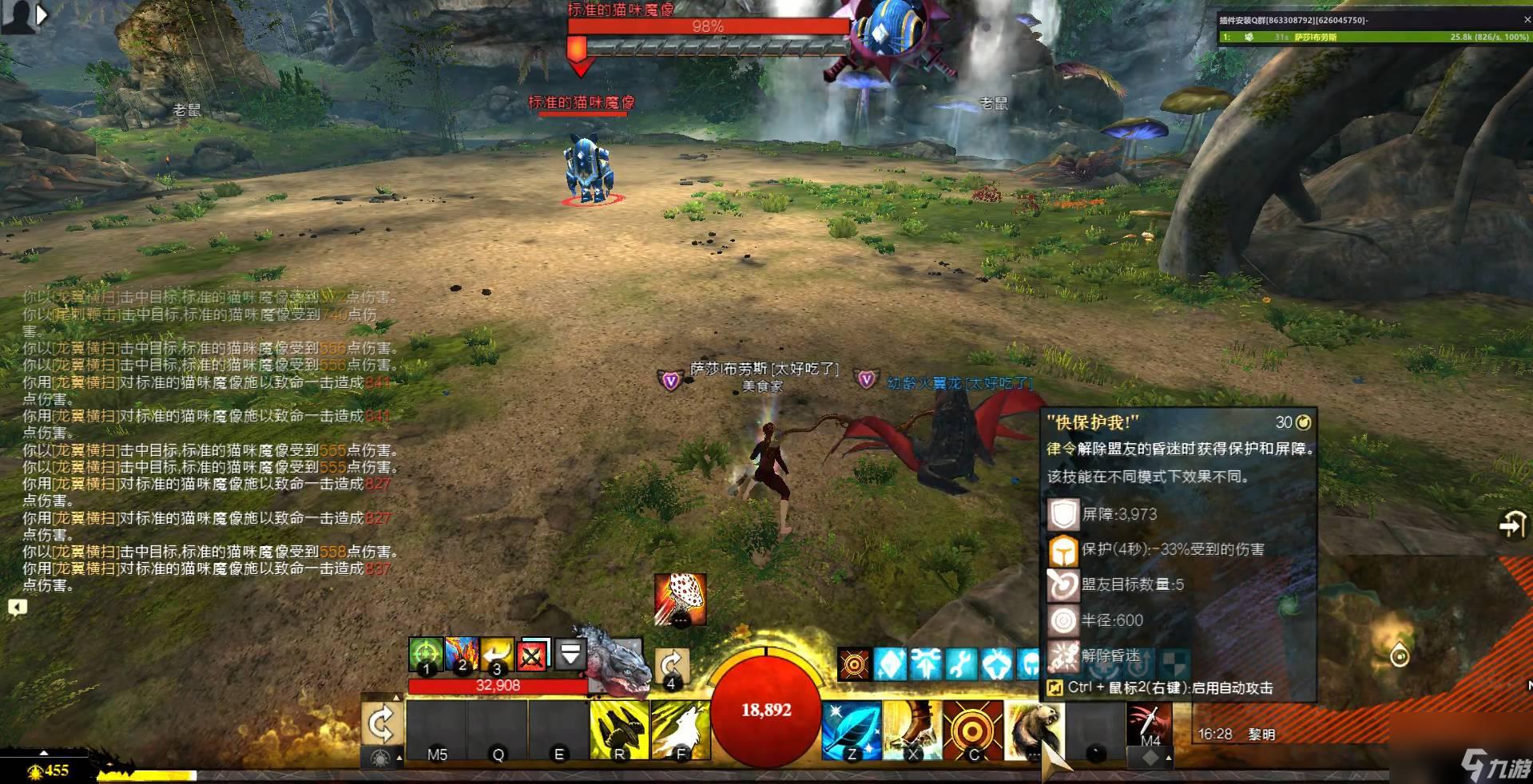Activate the boot utility skill on X
This screenshot has height=784, width=1533.
click(x=912, y=730)
